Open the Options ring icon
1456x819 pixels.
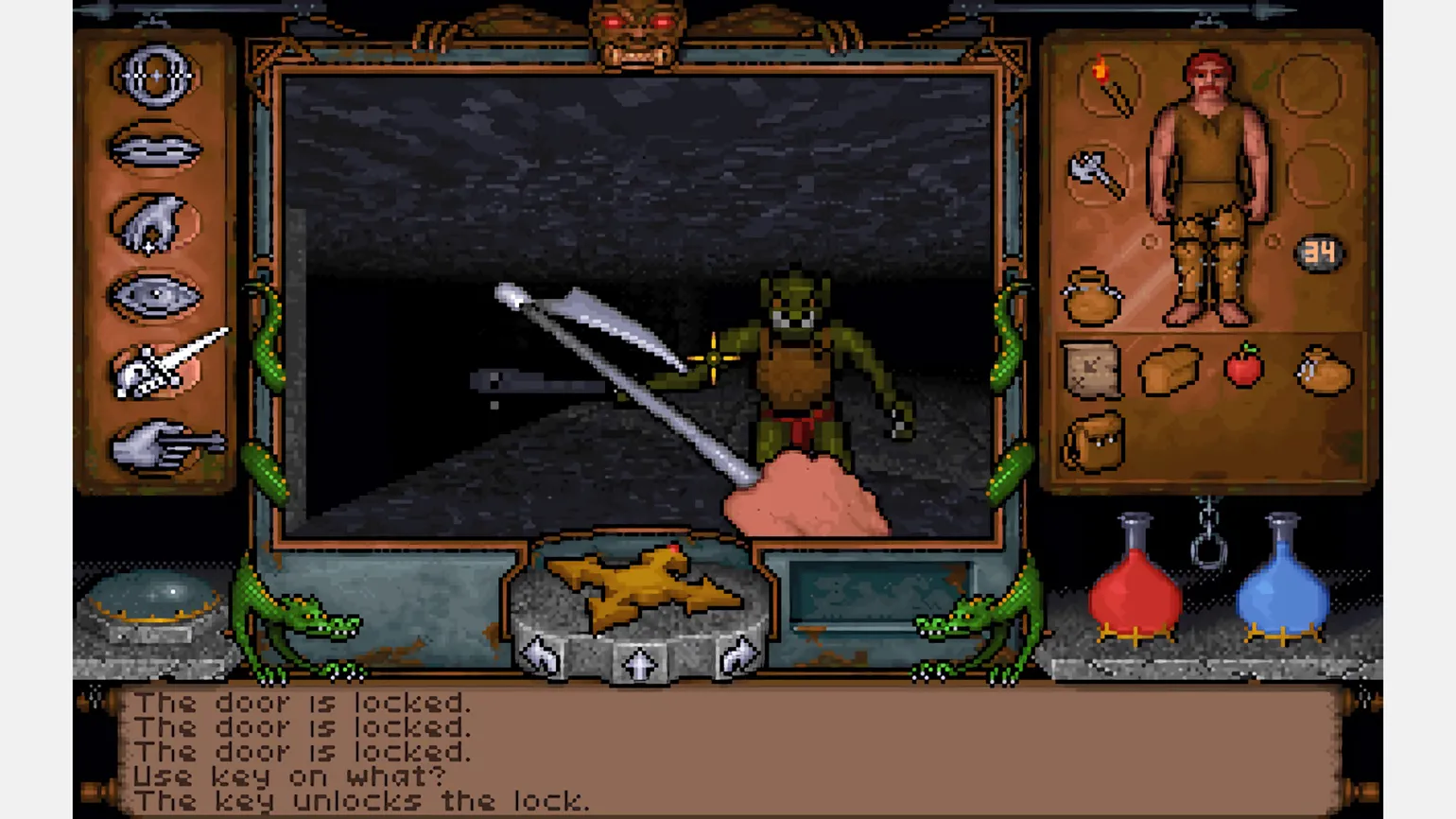(x=156, y=76)
